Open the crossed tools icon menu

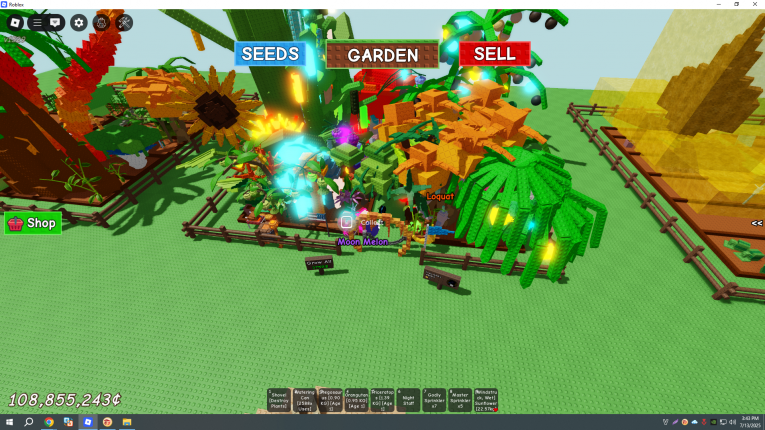pyautogui.click(x=124, y=22)
